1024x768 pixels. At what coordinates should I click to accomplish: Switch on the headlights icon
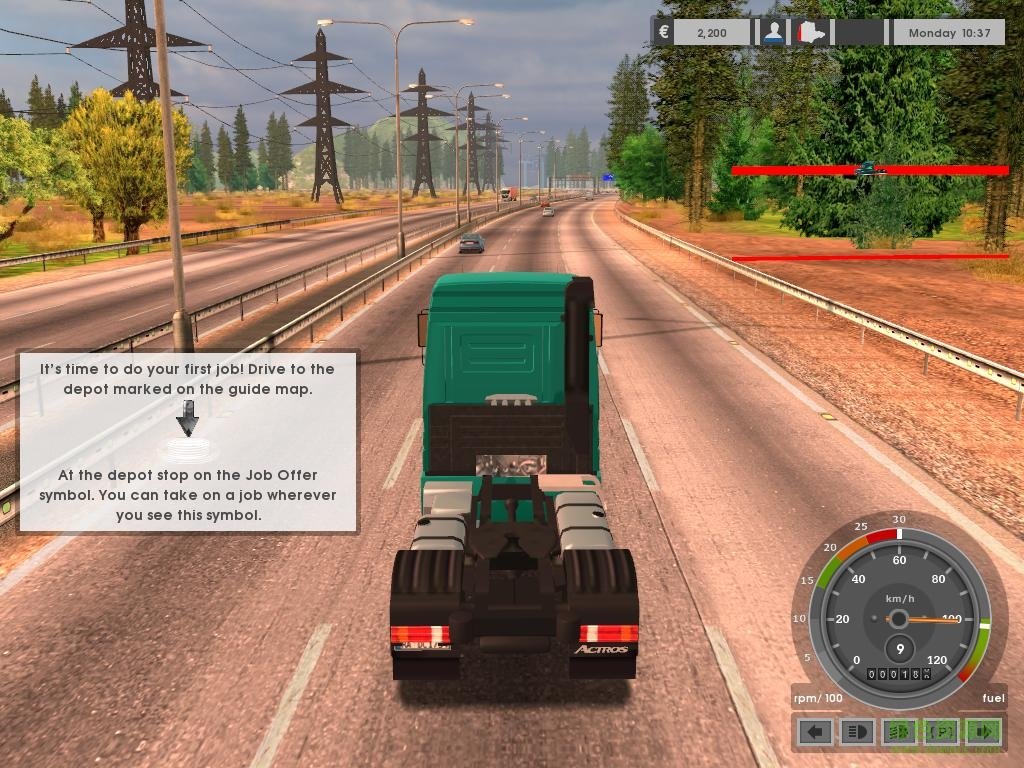(x=858, y=732)
